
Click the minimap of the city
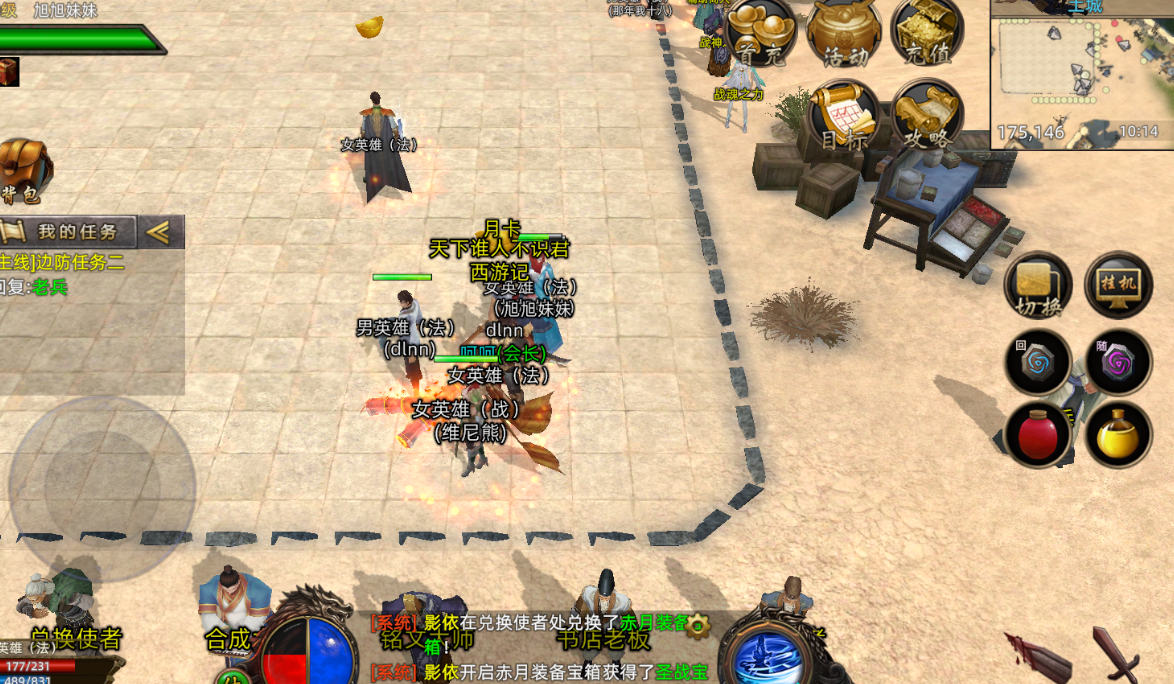pyautogui.click(x=1081, y=74)
